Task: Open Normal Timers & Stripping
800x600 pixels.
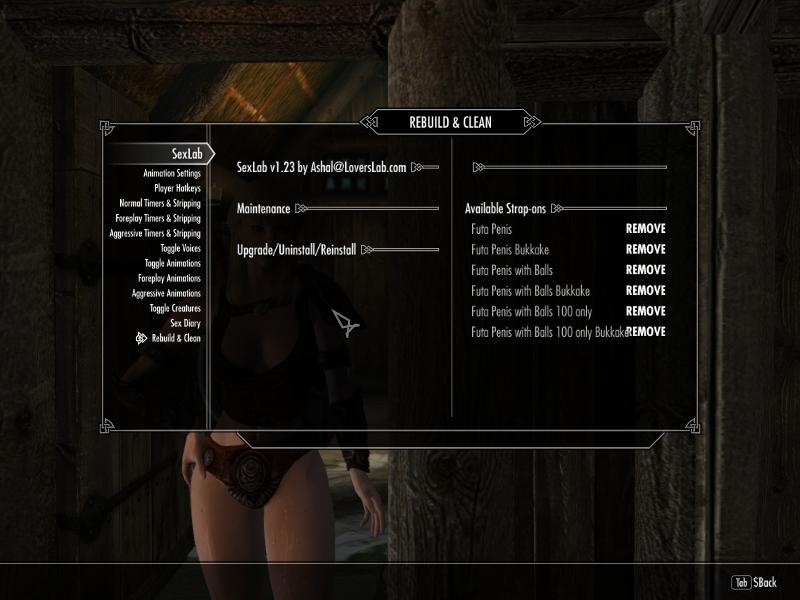Action: point(160,203)
